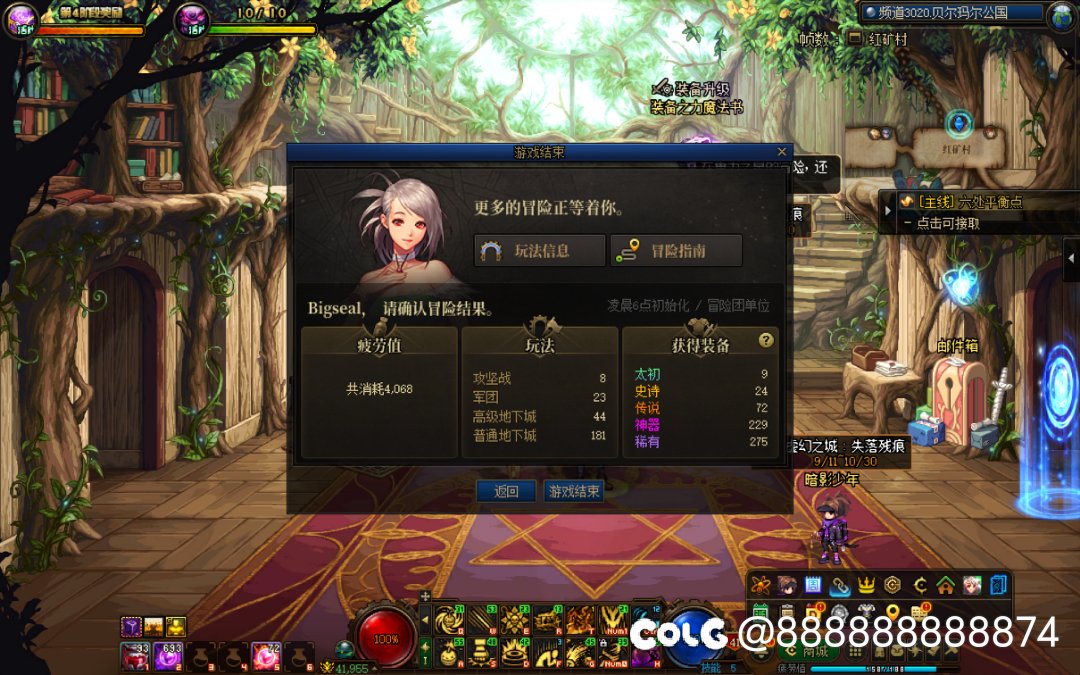Open the world map globe icon
The width and height of the screenshot is (1080, 675).
1061,15
